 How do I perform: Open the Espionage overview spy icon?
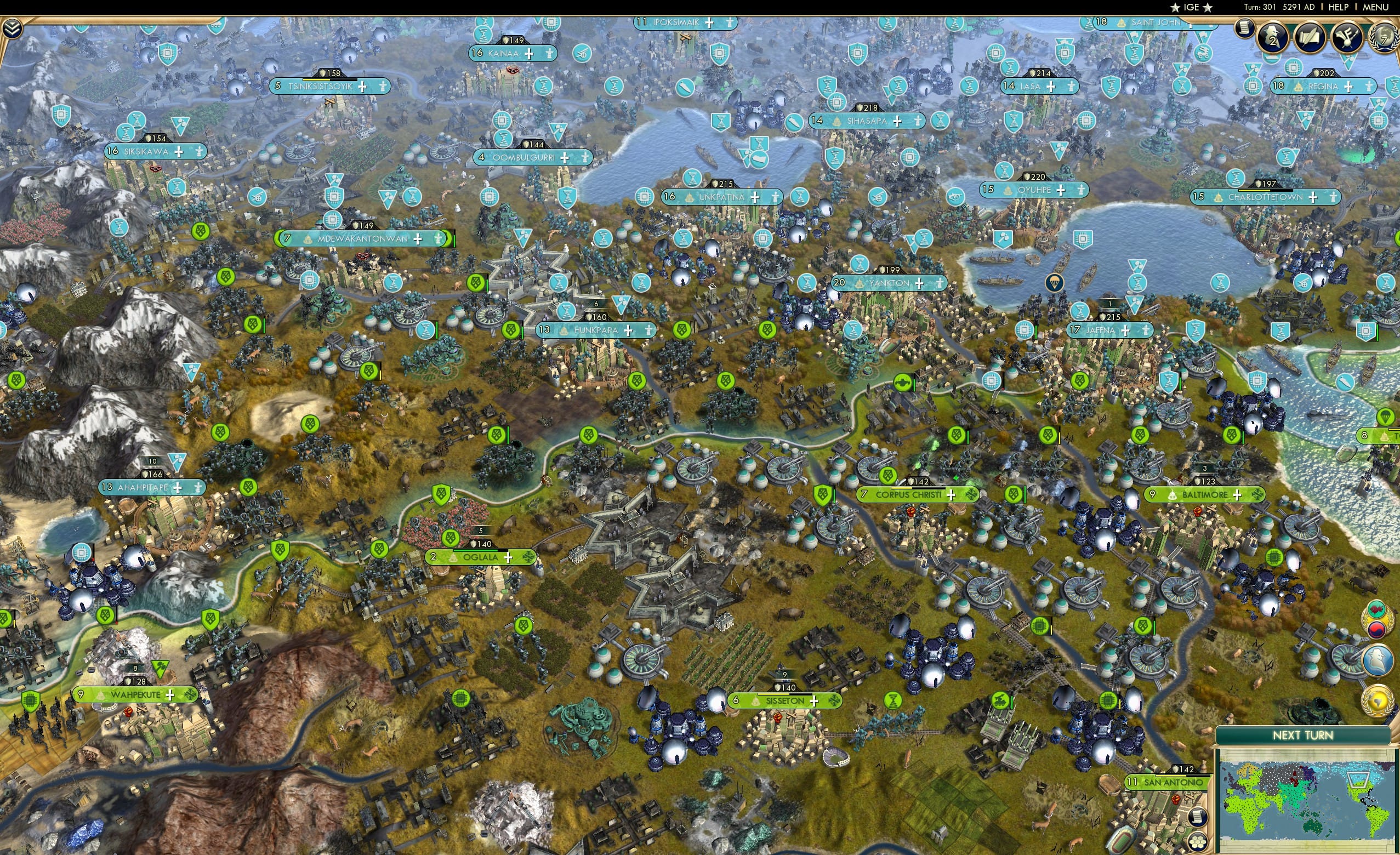(1273, 37)
